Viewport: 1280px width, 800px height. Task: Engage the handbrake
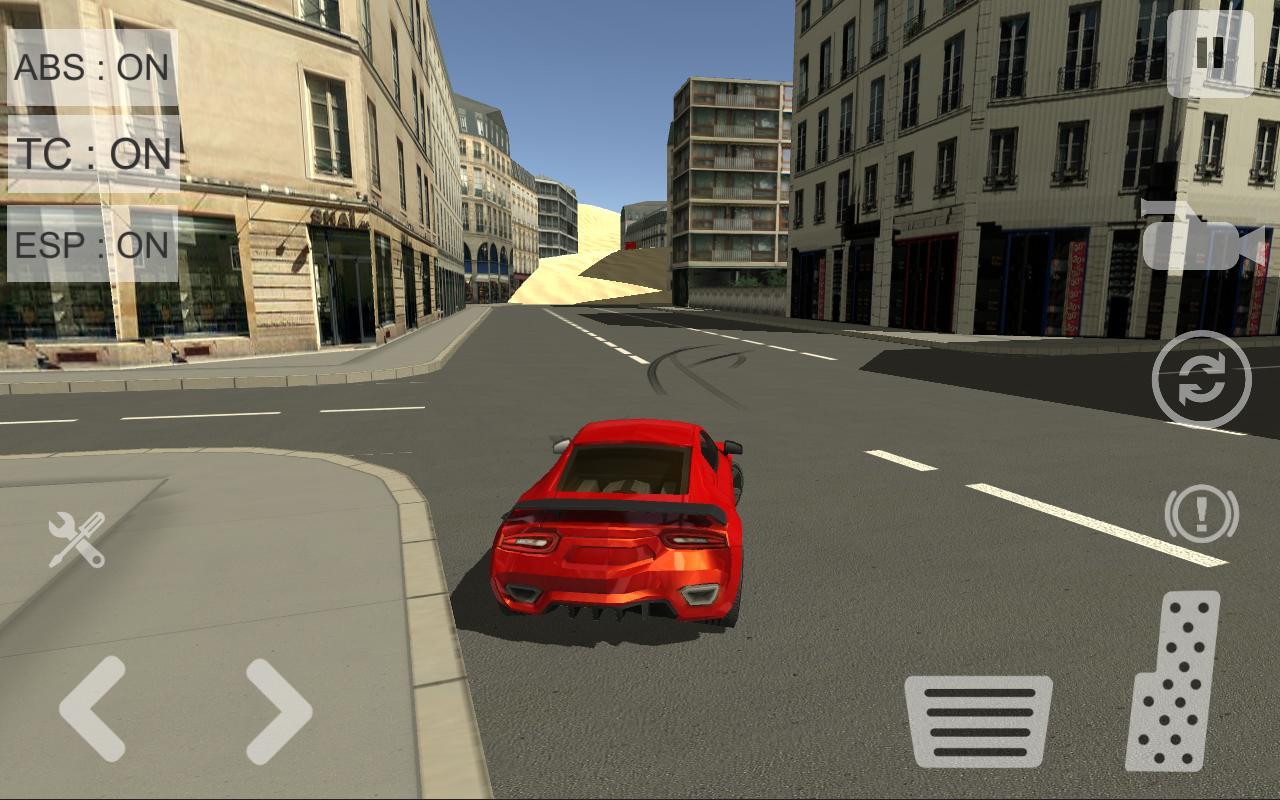click(1202, 515)
